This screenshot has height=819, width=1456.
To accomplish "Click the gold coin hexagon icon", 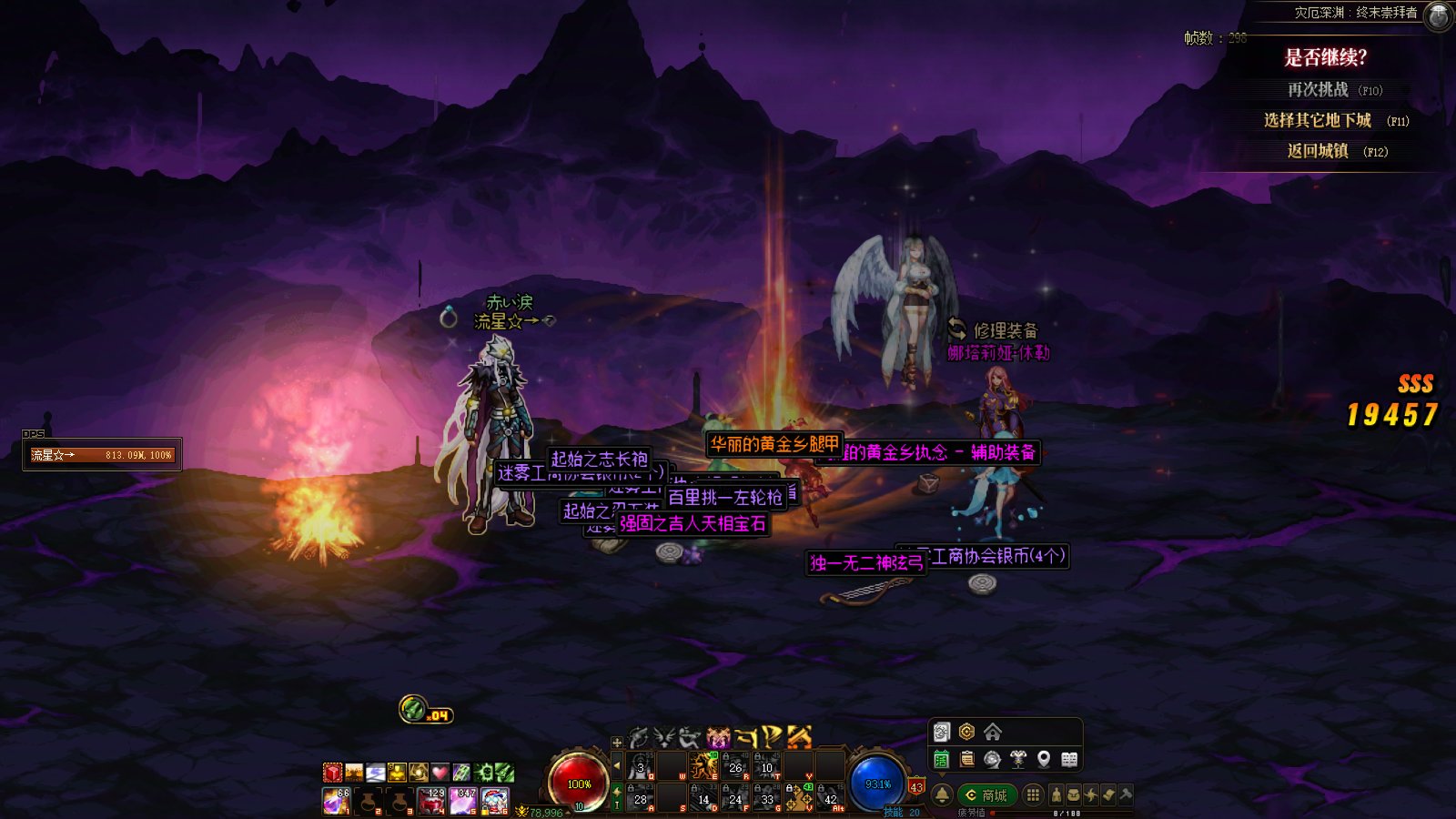I will tap(966, 733).
